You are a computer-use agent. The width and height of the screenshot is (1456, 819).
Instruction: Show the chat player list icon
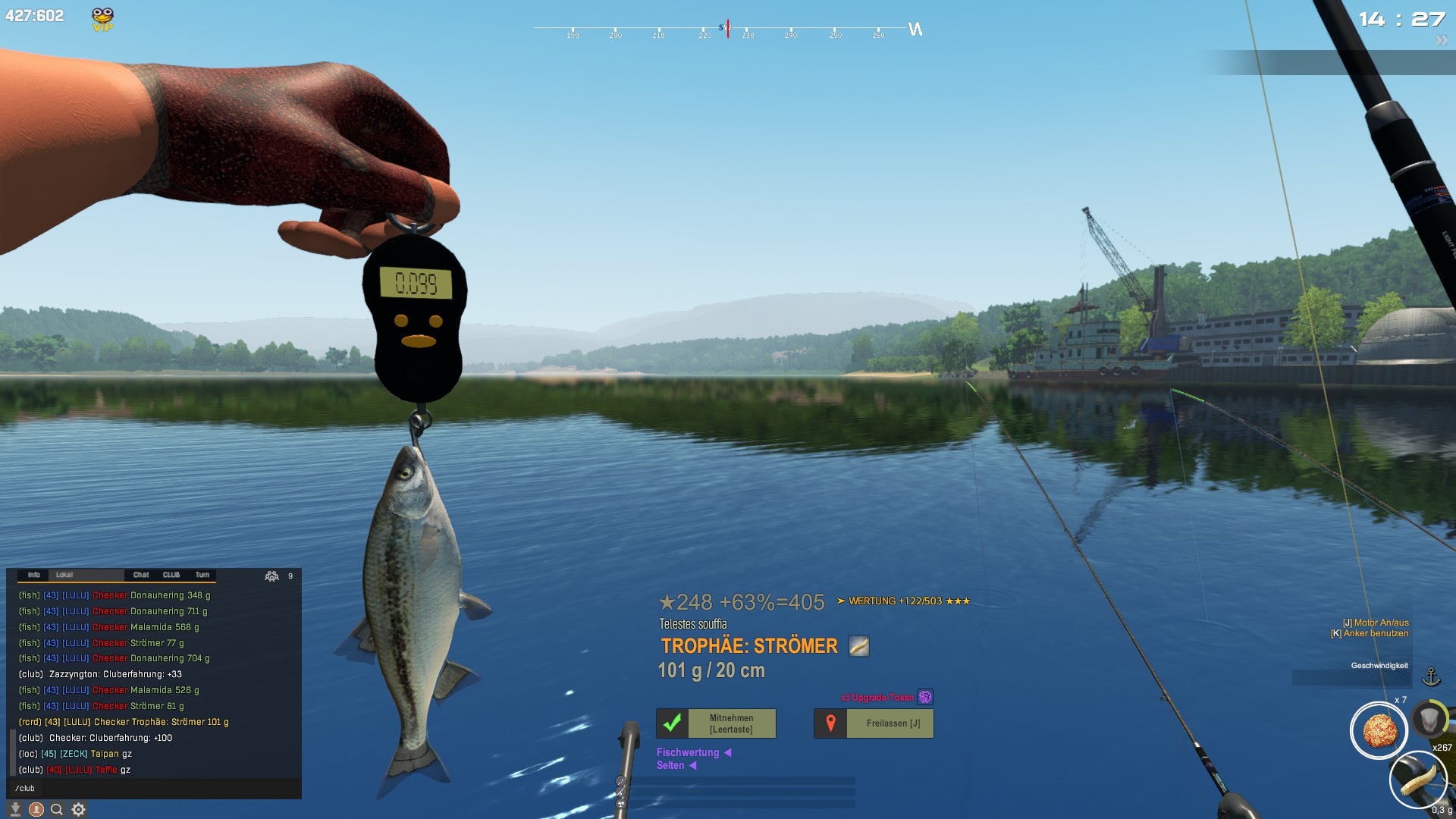[271, 576]
